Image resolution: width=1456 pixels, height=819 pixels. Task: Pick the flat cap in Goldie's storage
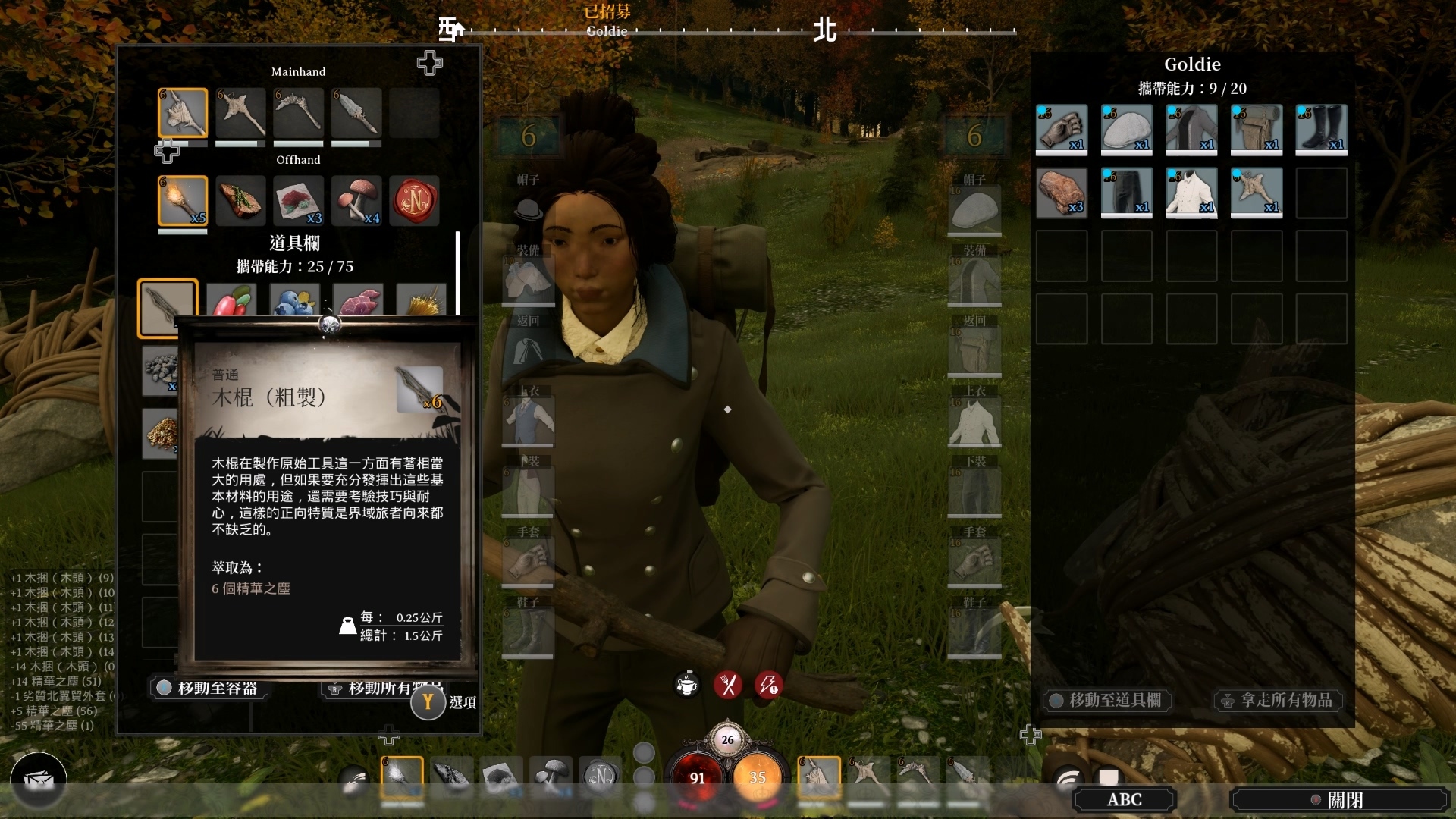[x=1127, y=130]
